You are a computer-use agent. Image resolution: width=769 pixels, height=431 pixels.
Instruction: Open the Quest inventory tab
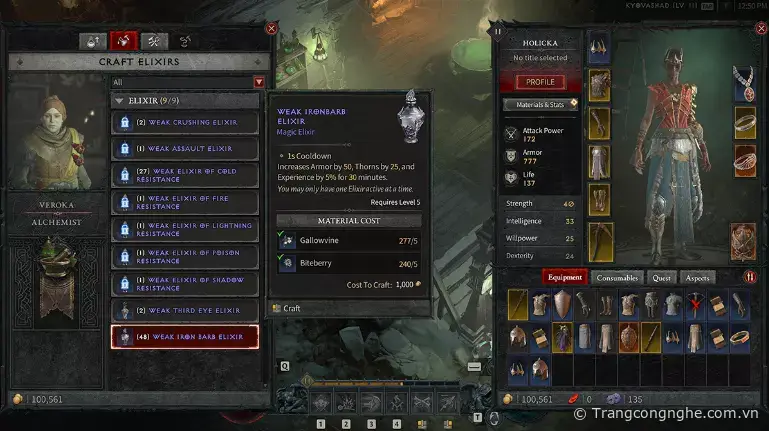tap(661, 278)
